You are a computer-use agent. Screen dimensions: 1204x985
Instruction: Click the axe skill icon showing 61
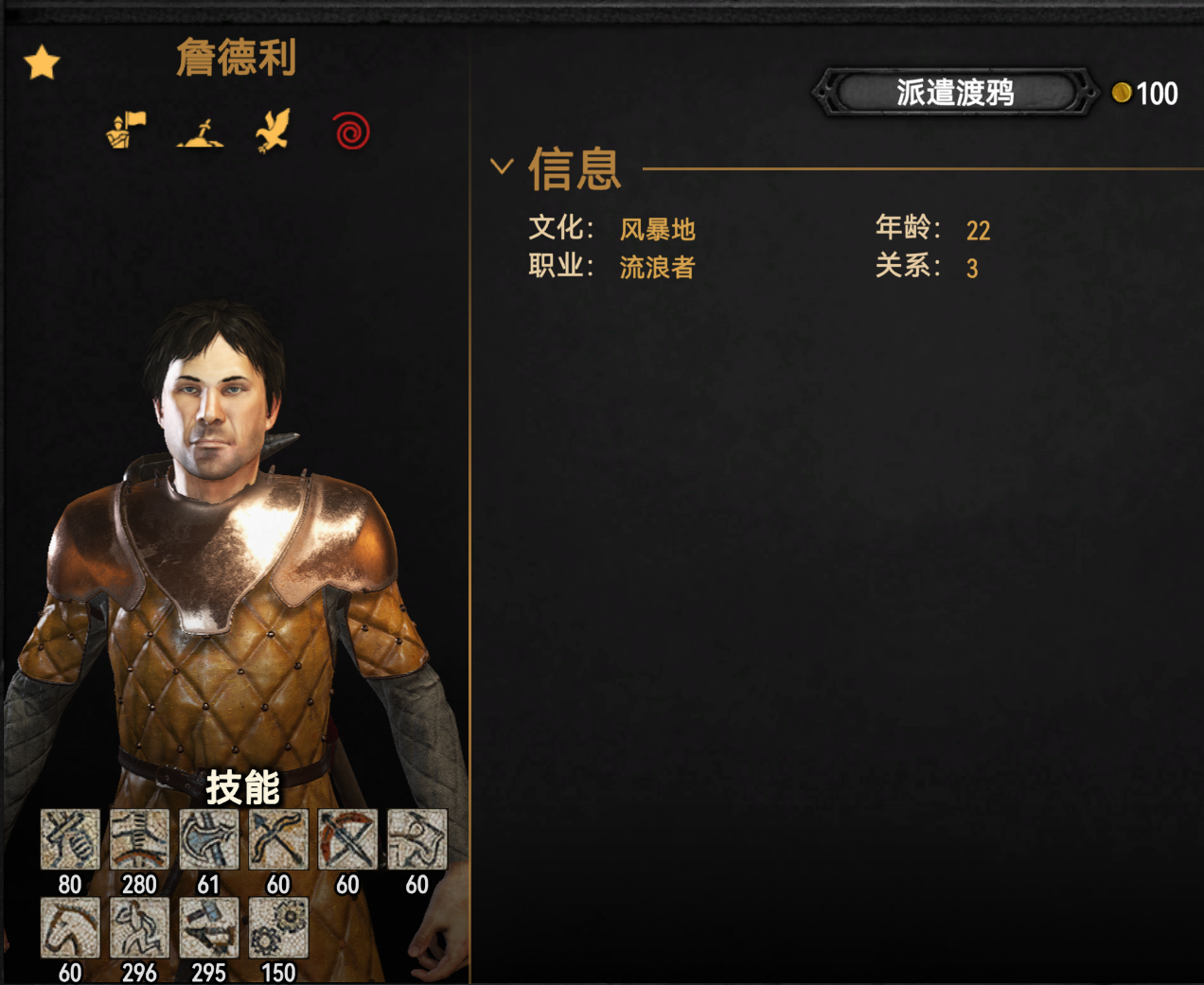point(209,839)
